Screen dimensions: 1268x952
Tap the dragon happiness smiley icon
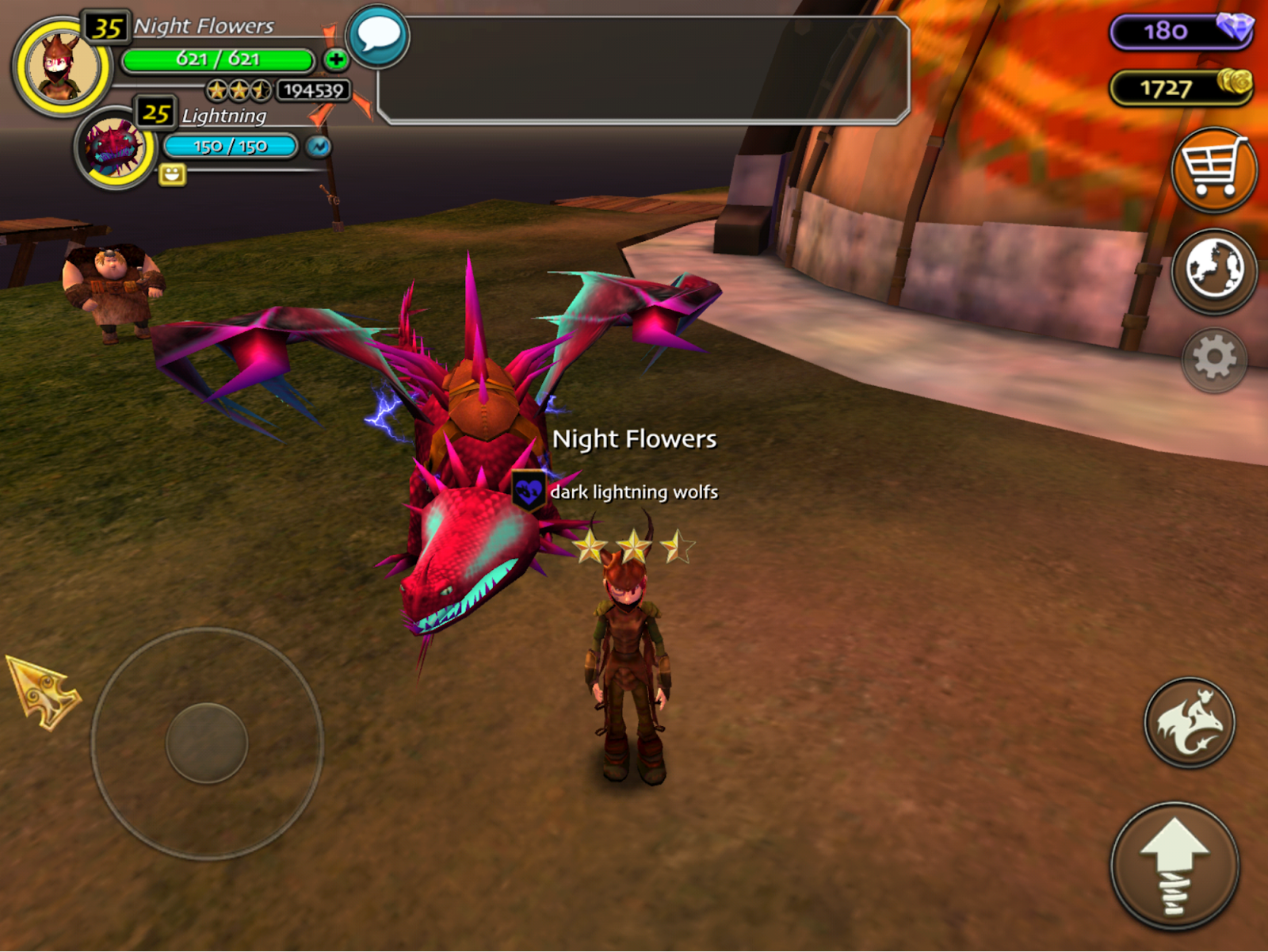tap(172, 174)
